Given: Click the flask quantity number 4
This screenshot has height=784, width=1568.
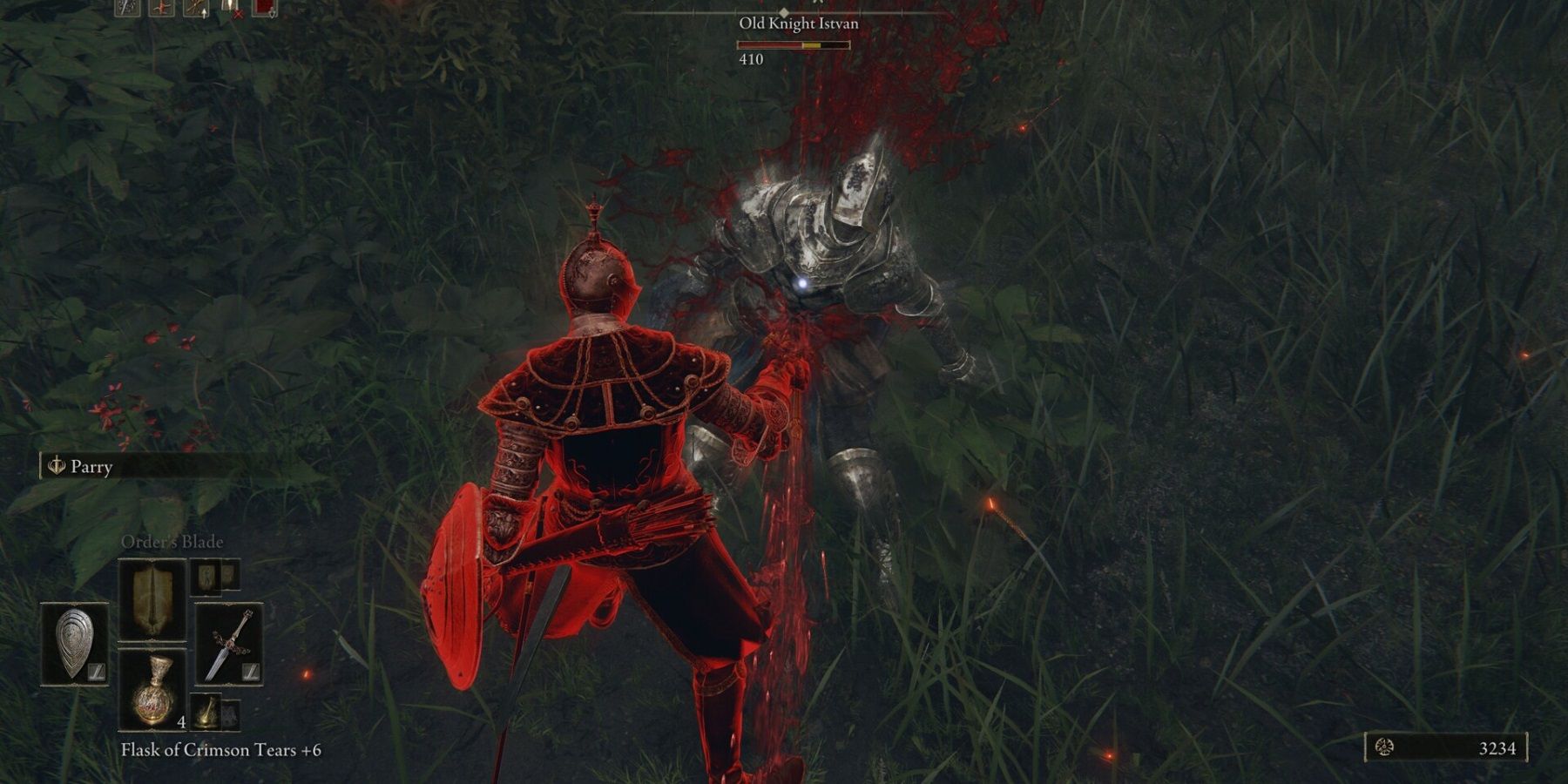Looking at the screenshot, I should point(181,722).
